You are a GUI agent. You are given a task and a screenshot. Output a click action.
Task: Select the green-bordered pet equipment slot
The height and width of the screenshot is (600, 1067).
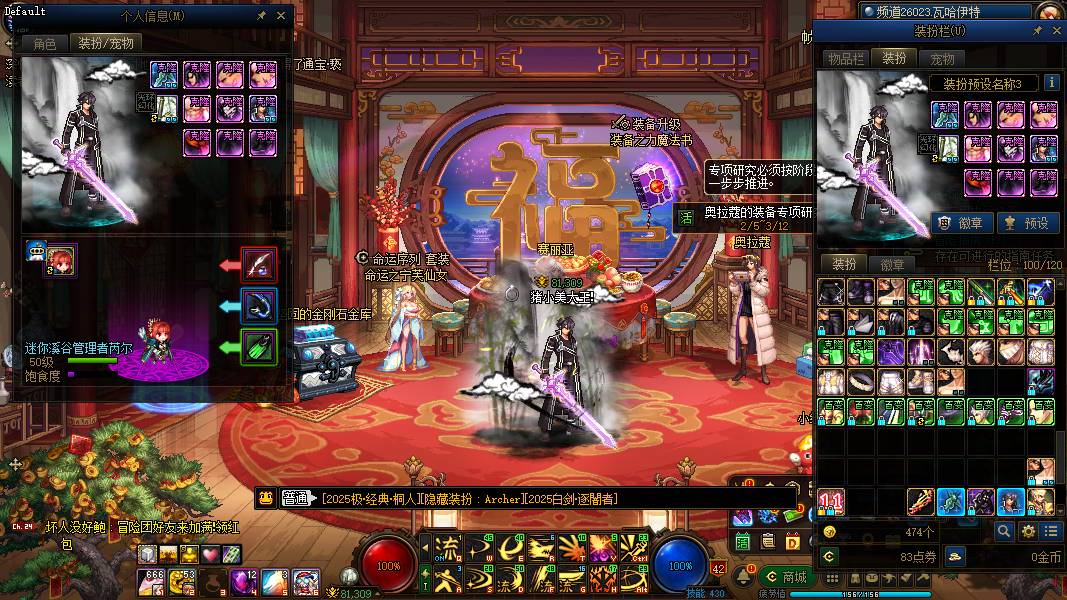[259, 347]
